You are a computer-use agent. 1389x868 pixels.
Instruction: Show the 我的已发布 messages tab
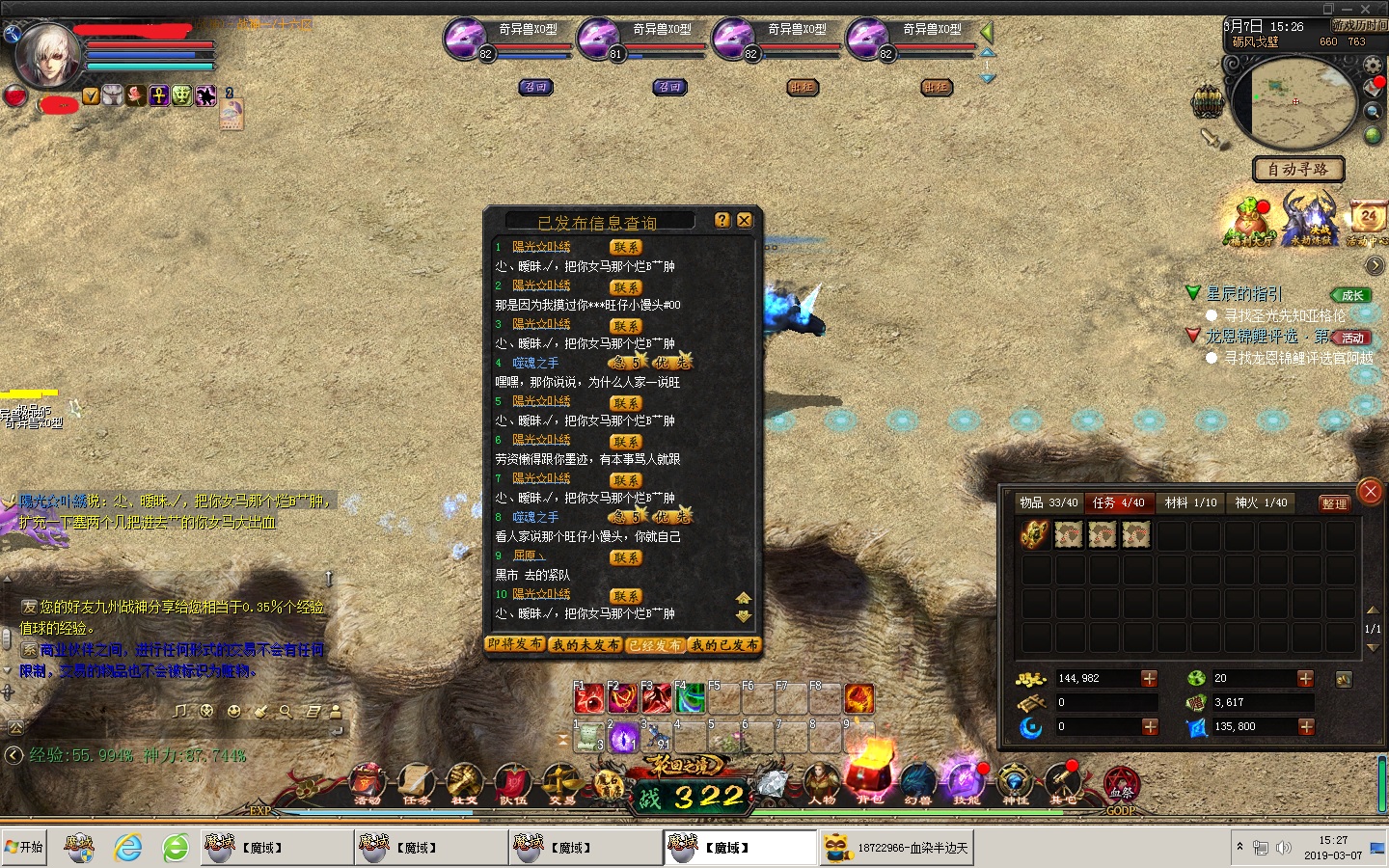pyautogui.click(x=725, y=644)
